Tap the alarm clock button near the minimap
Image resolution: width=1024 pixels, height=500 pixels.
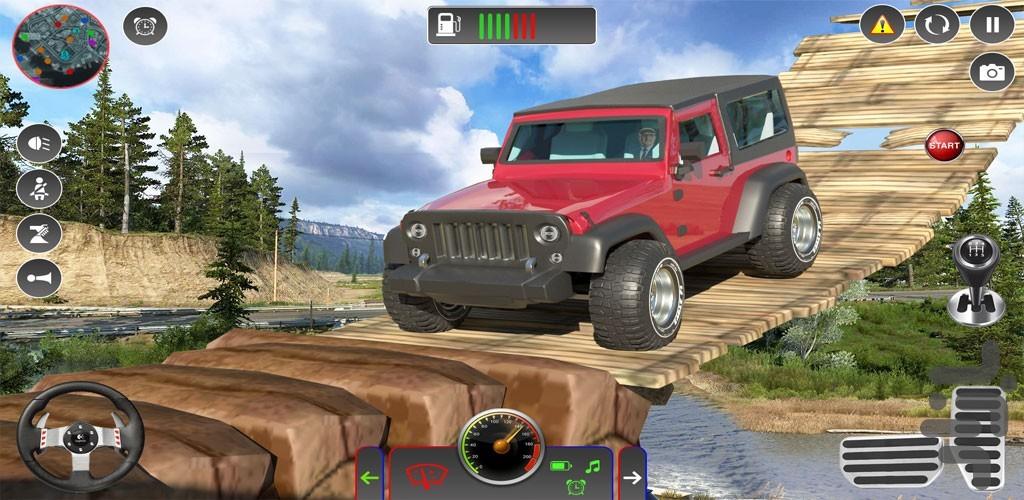tap(145, 26)
